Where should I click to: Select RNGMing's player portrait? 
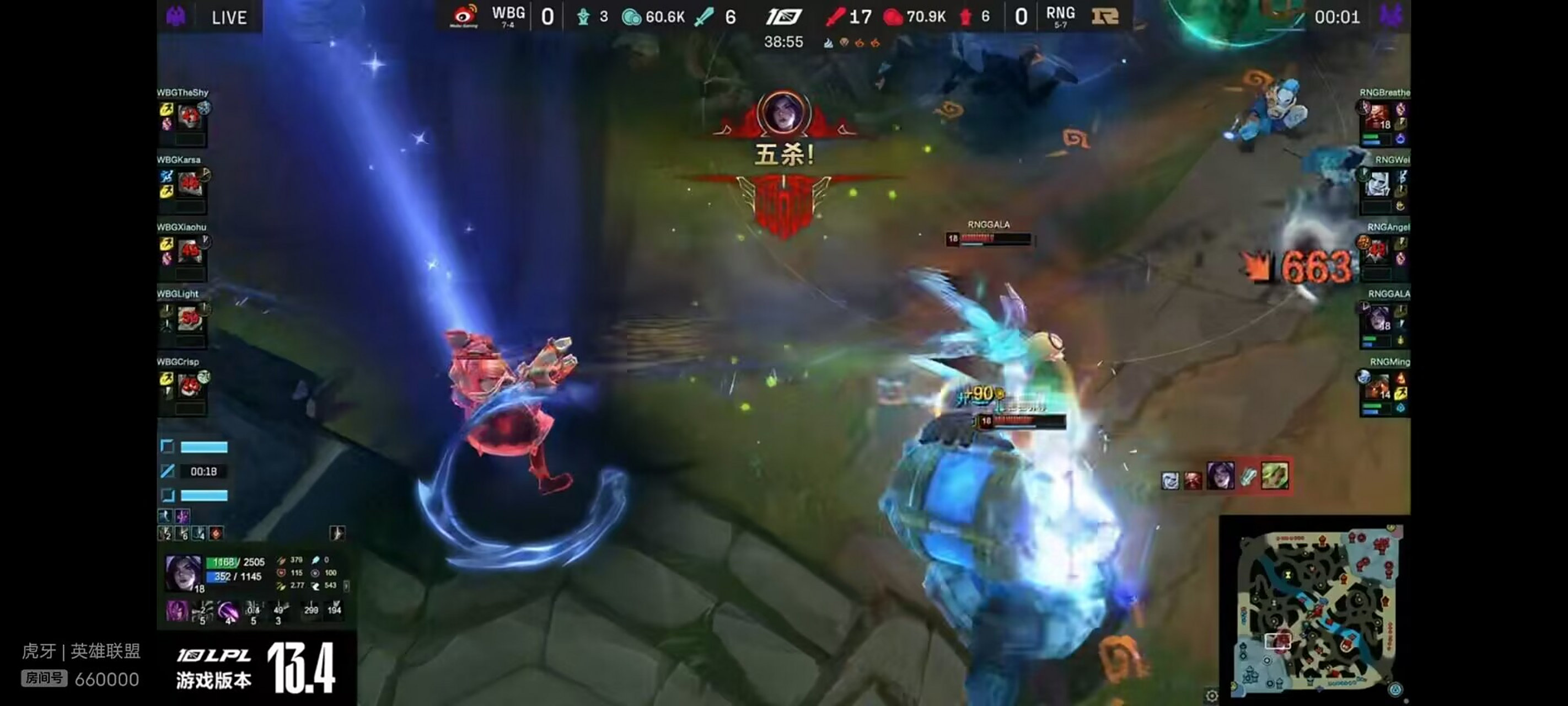click(1378, 385)
